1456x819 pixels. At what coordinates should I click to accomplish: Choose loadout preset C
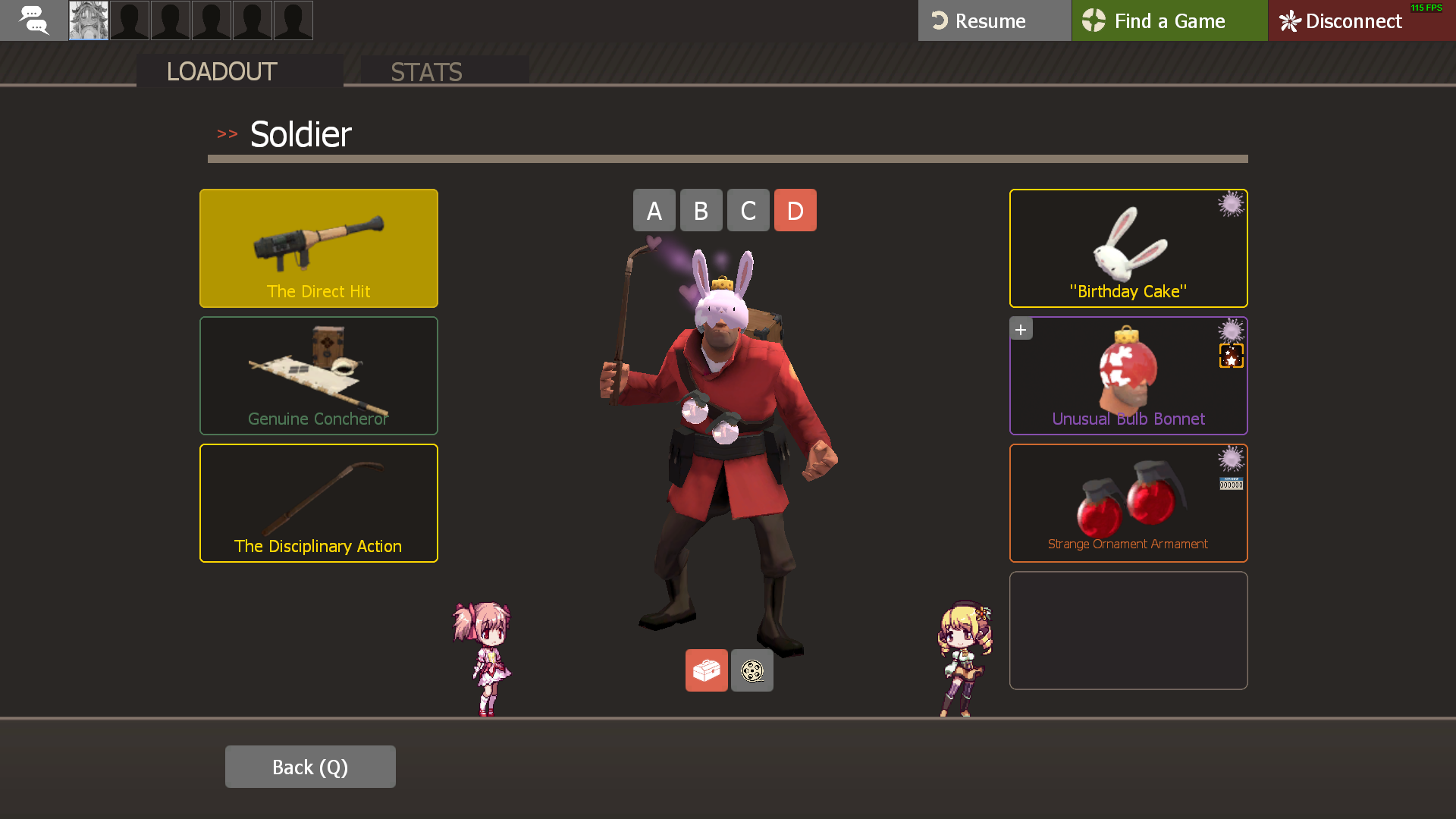[748, 210]
